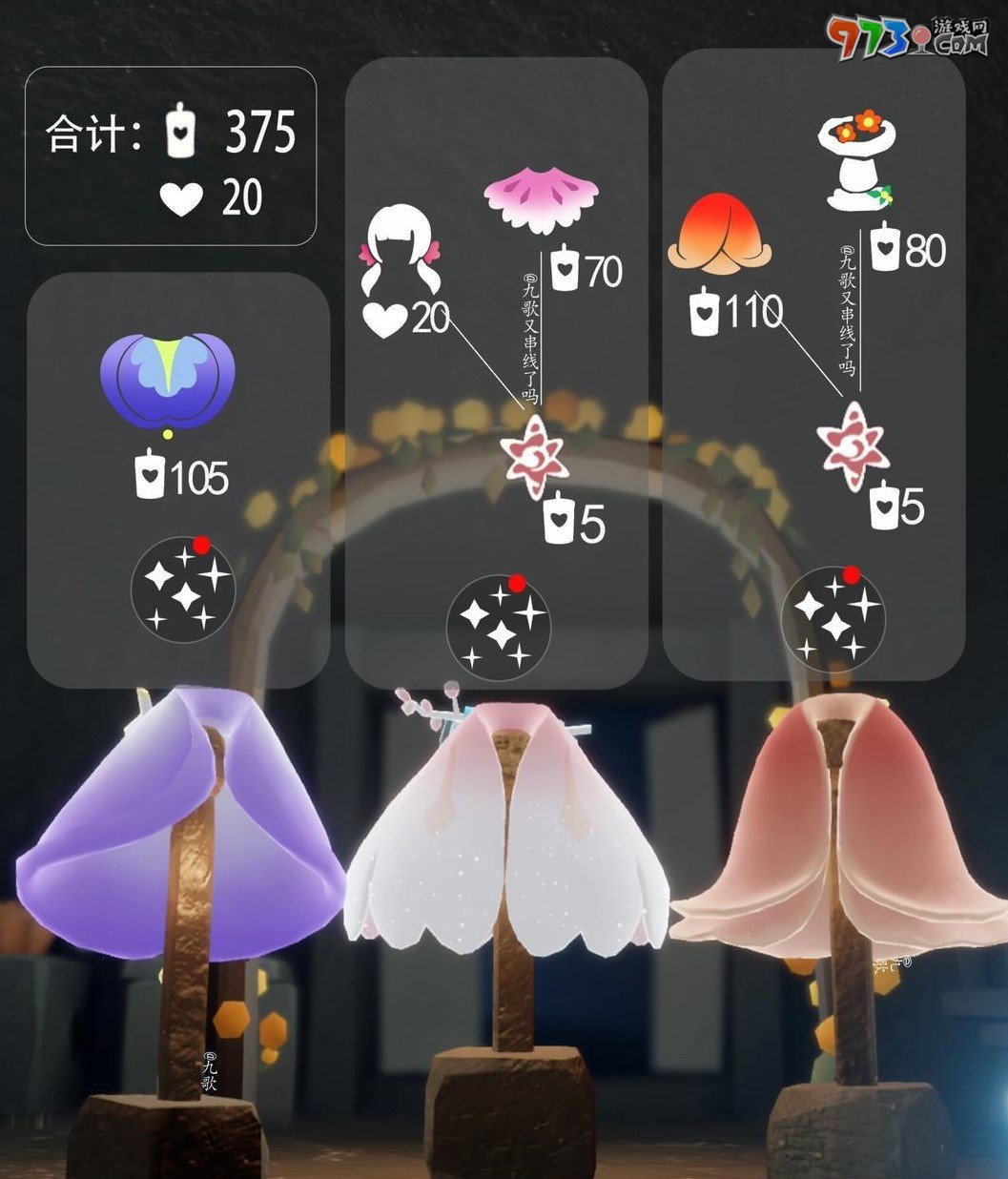Tap the sparkle button in the pigtail hair panel
This screenshot has height=1179, width=1008.
coord(499,626)
